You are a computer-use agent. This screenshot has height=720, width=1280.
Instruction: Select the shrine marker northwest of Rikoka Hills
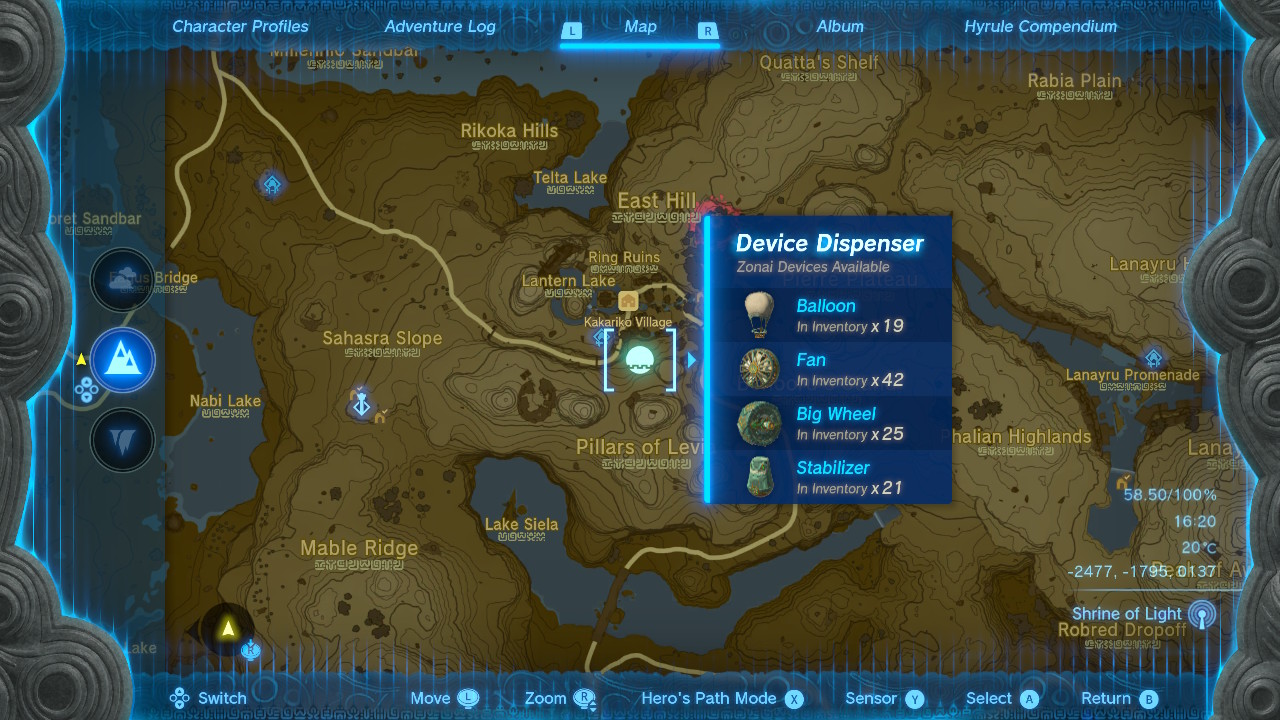click(x=272, y=184)
